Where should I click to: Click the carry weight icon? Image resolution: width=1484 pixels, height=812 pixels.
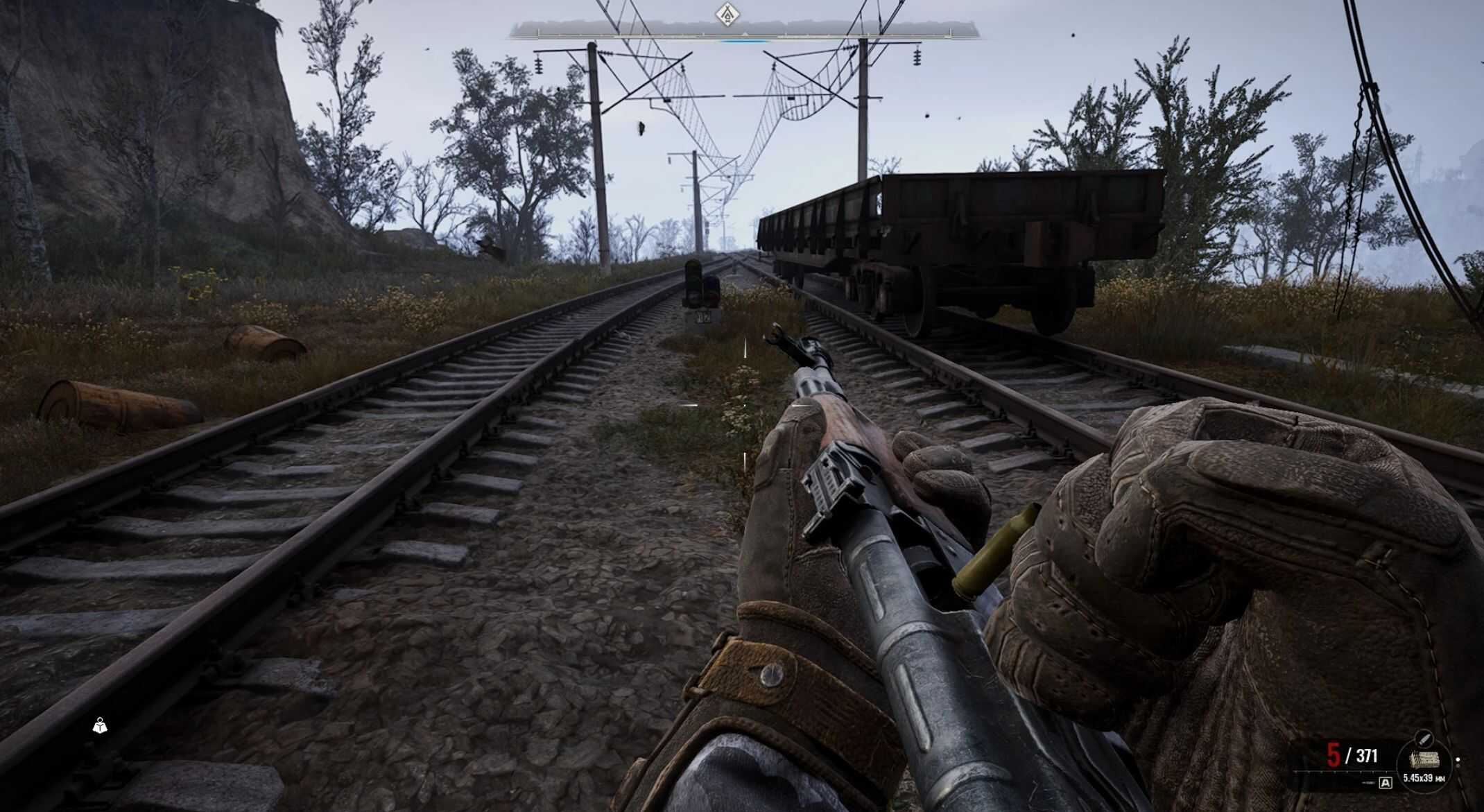[101, 726]
